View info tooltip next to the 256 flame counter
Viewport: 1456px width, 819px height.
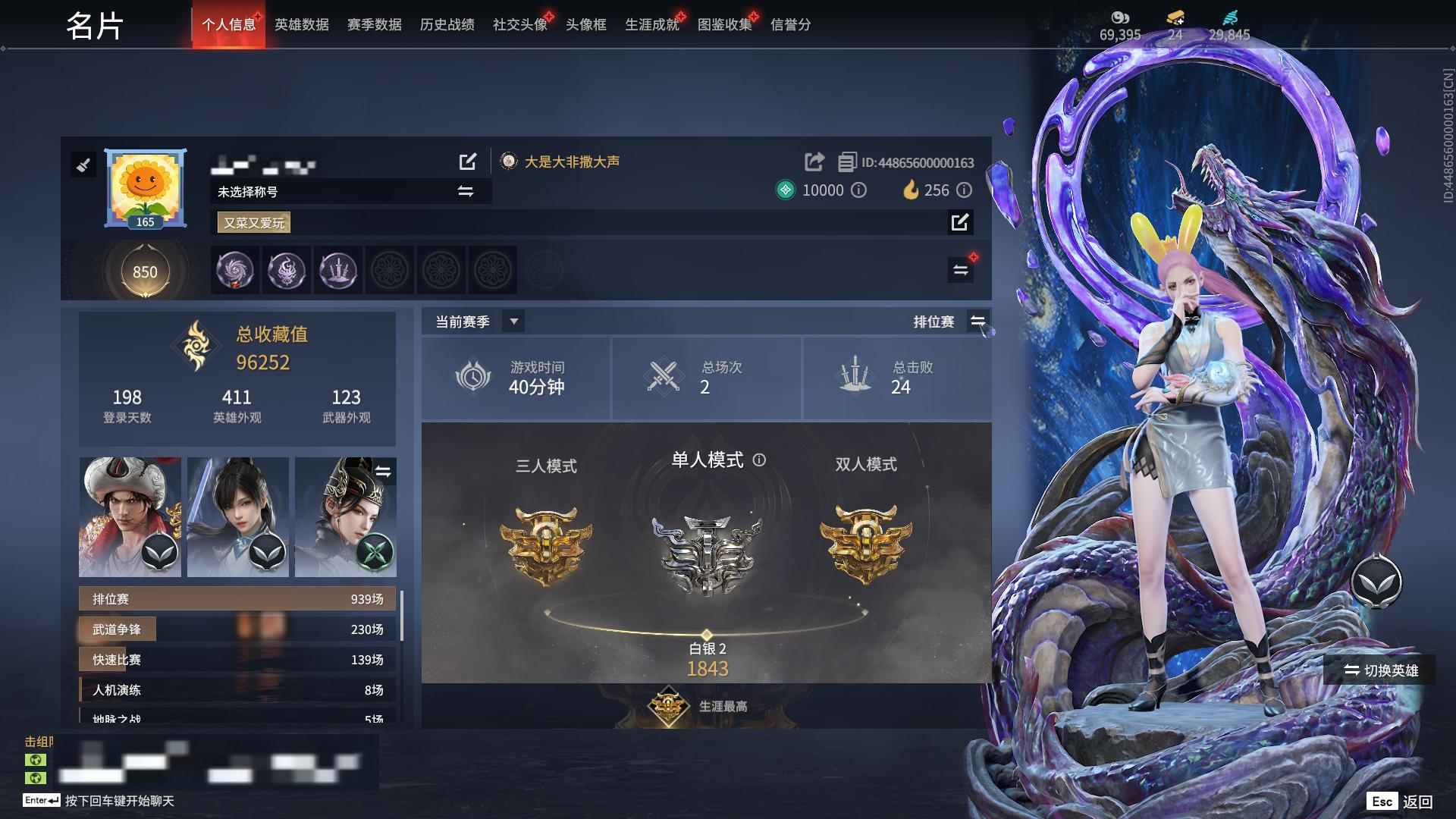pyautogui.click(x=965, y=191)
